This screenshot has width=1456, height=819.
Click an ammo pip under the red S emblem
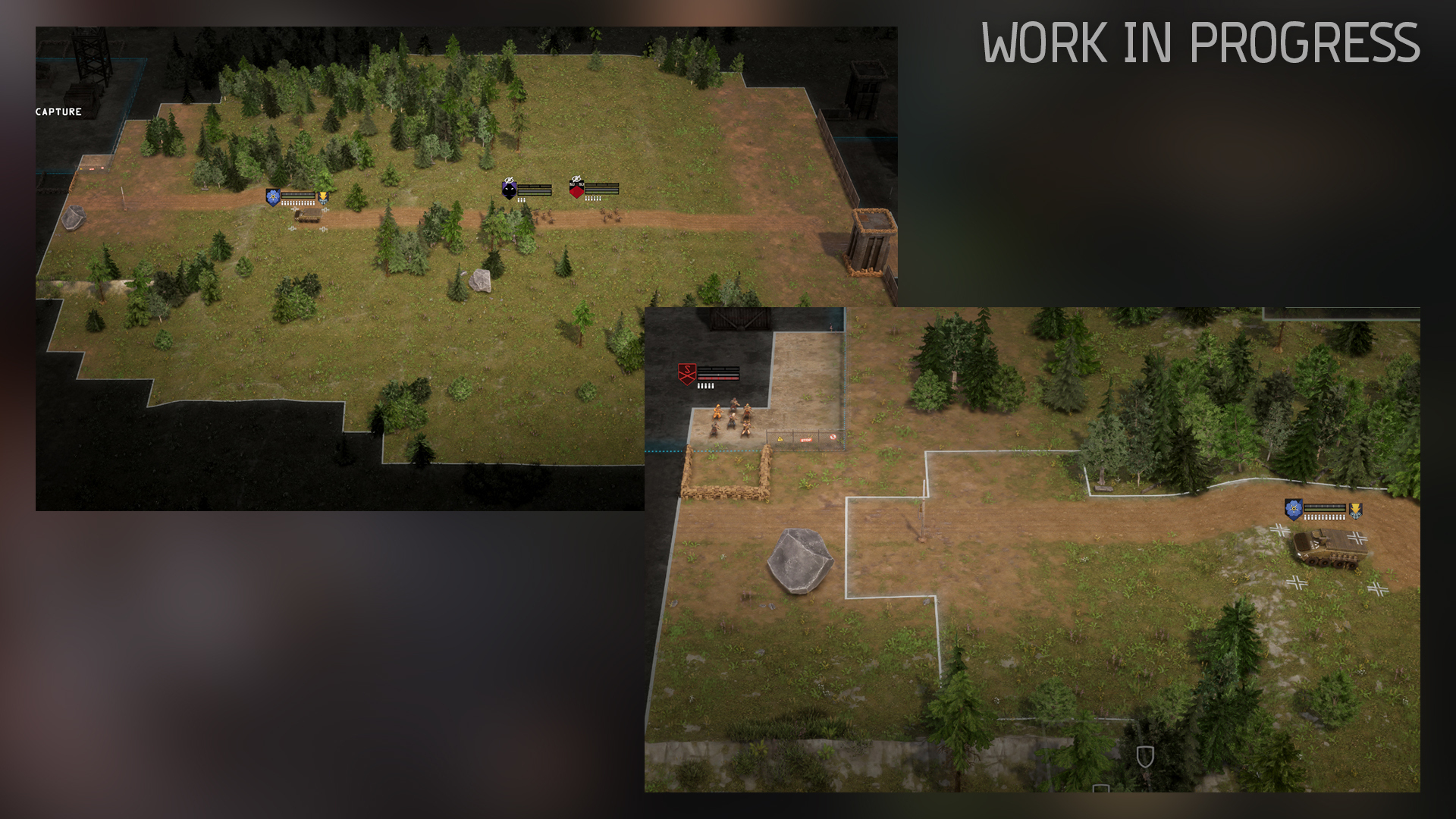(705, 385)
